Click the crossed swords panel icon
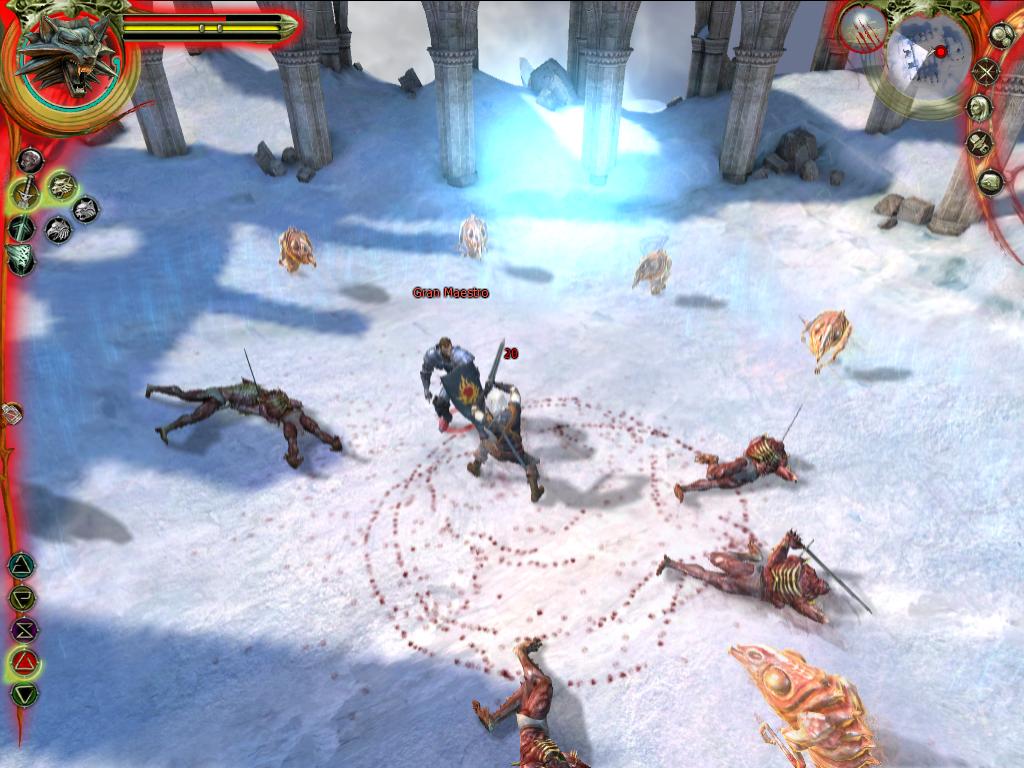The width and height of the screenshot is (1024, 768). pos(987,72)
